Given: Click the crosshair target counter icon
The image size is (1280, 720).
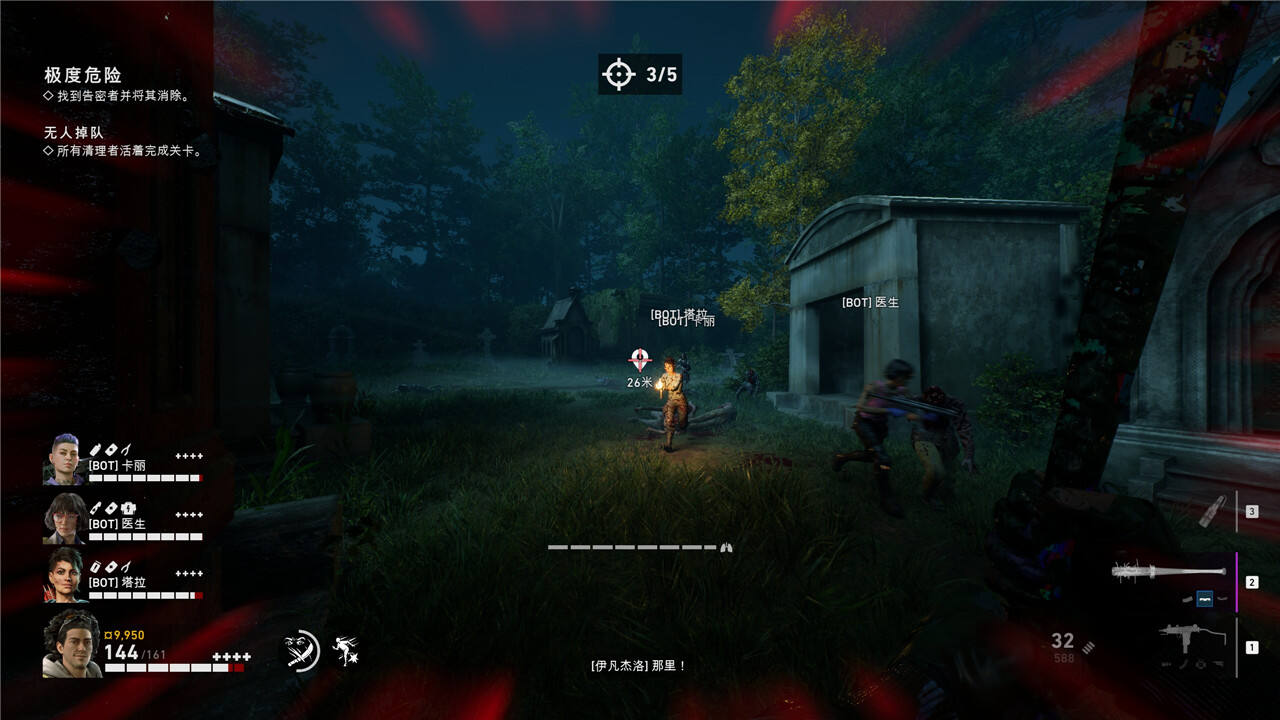Looking at the screenshot, I should click(618, 74).
